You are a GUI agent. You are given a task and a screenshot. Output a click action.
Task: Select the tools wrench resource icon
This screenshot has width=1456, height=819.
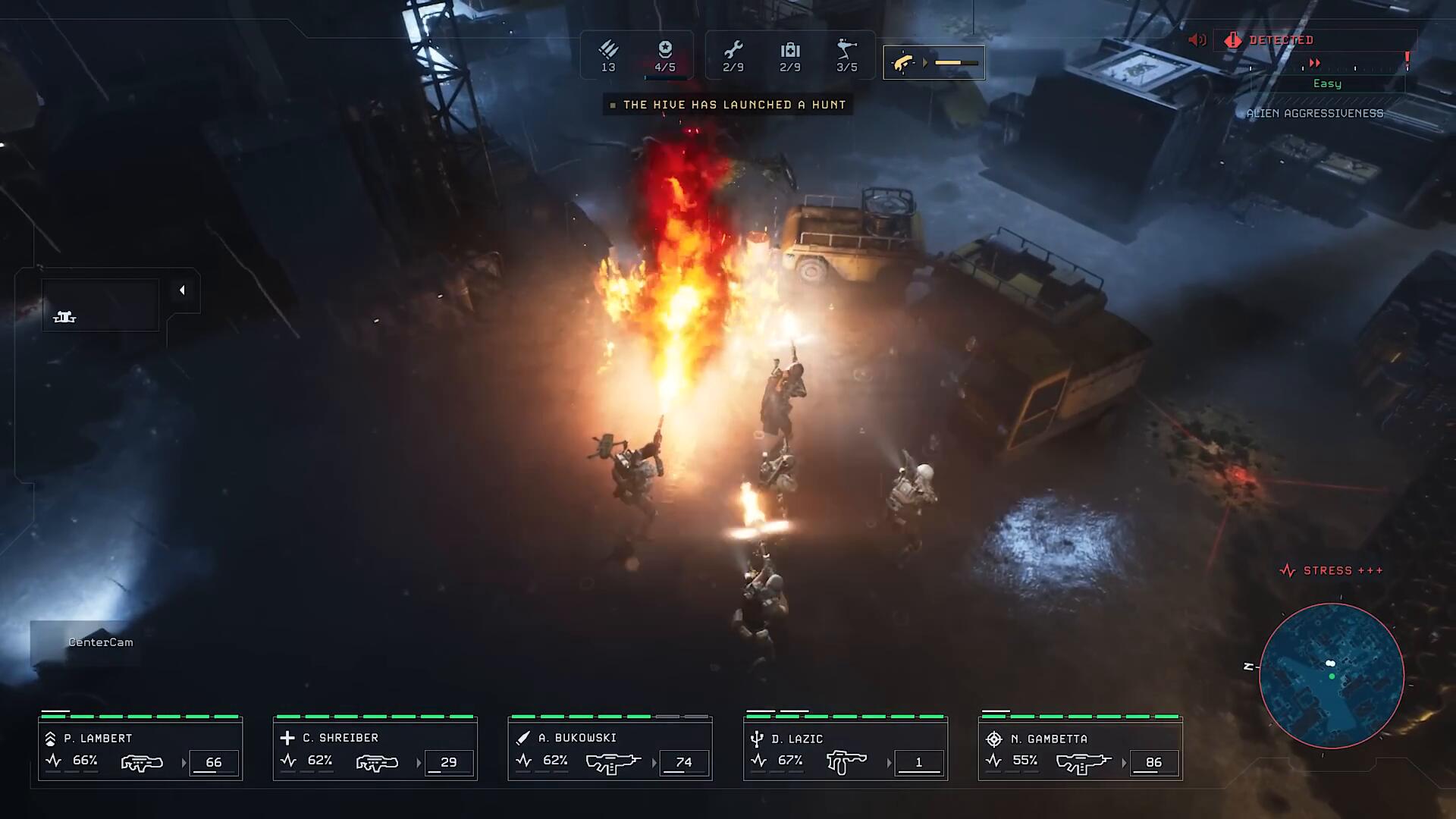coord(733,51)
